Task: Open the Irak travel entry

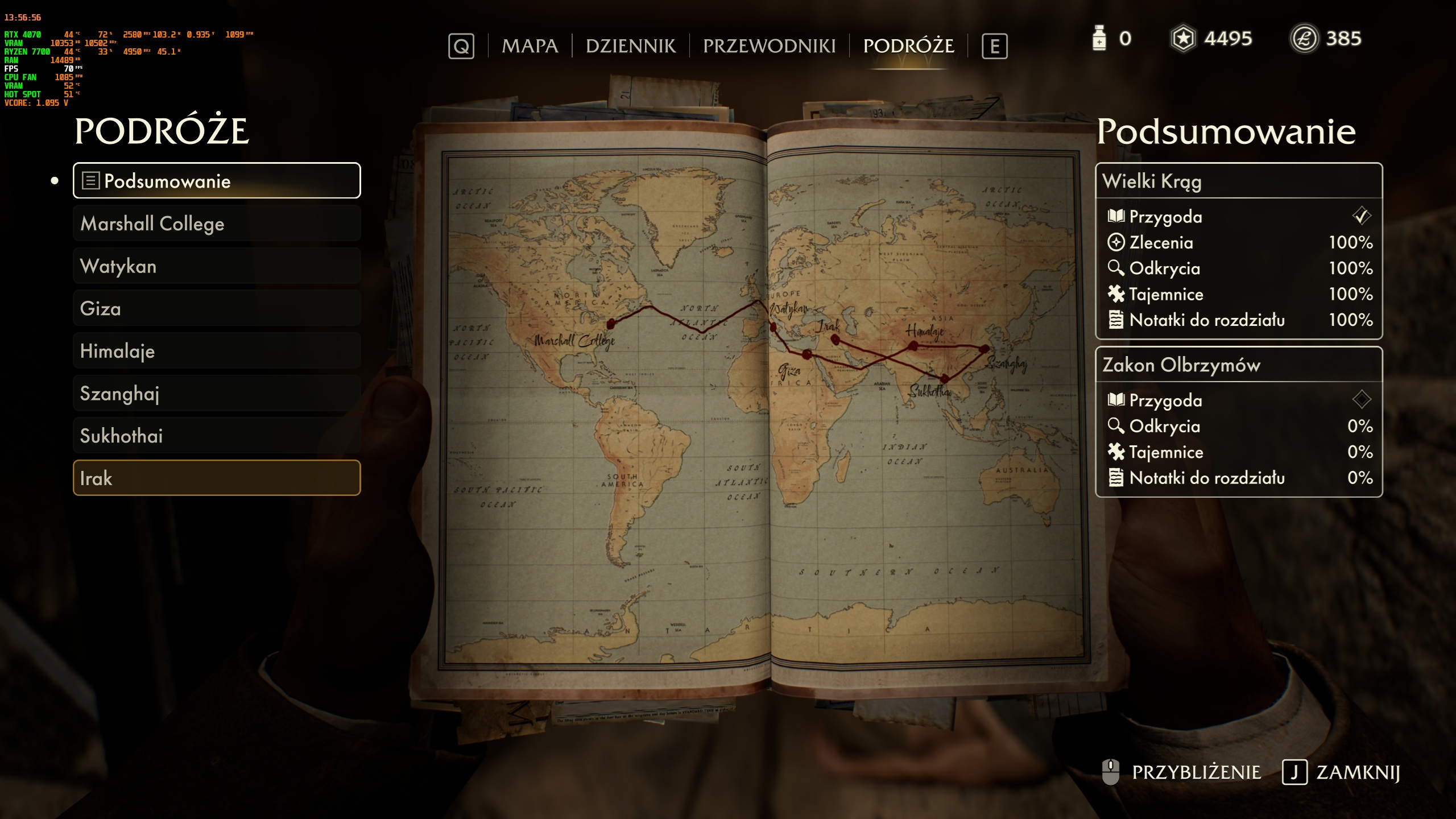Action: 217,478
